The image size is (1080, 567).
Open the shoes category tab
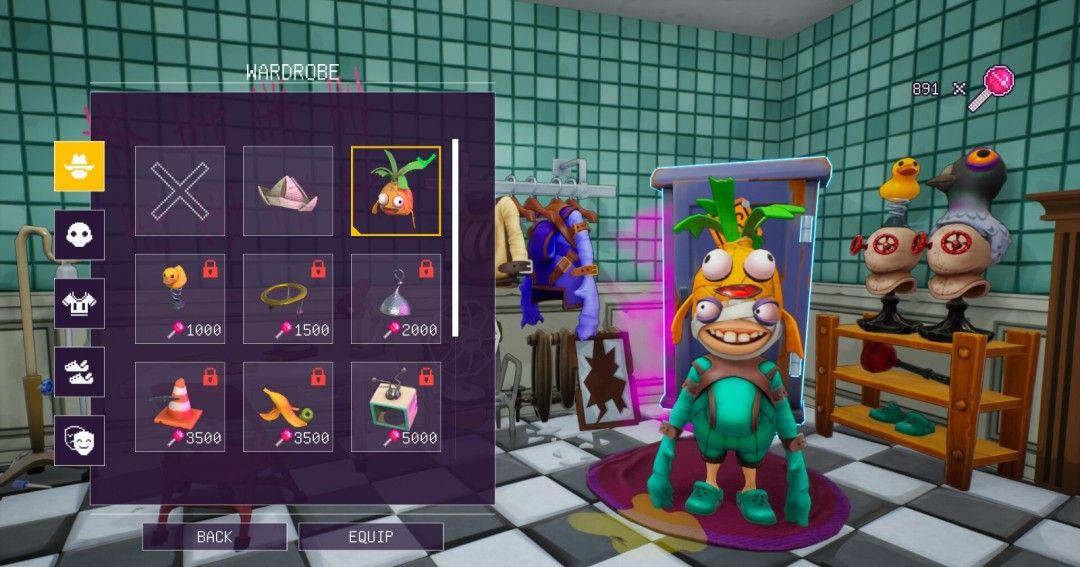(x=79, y=372)
